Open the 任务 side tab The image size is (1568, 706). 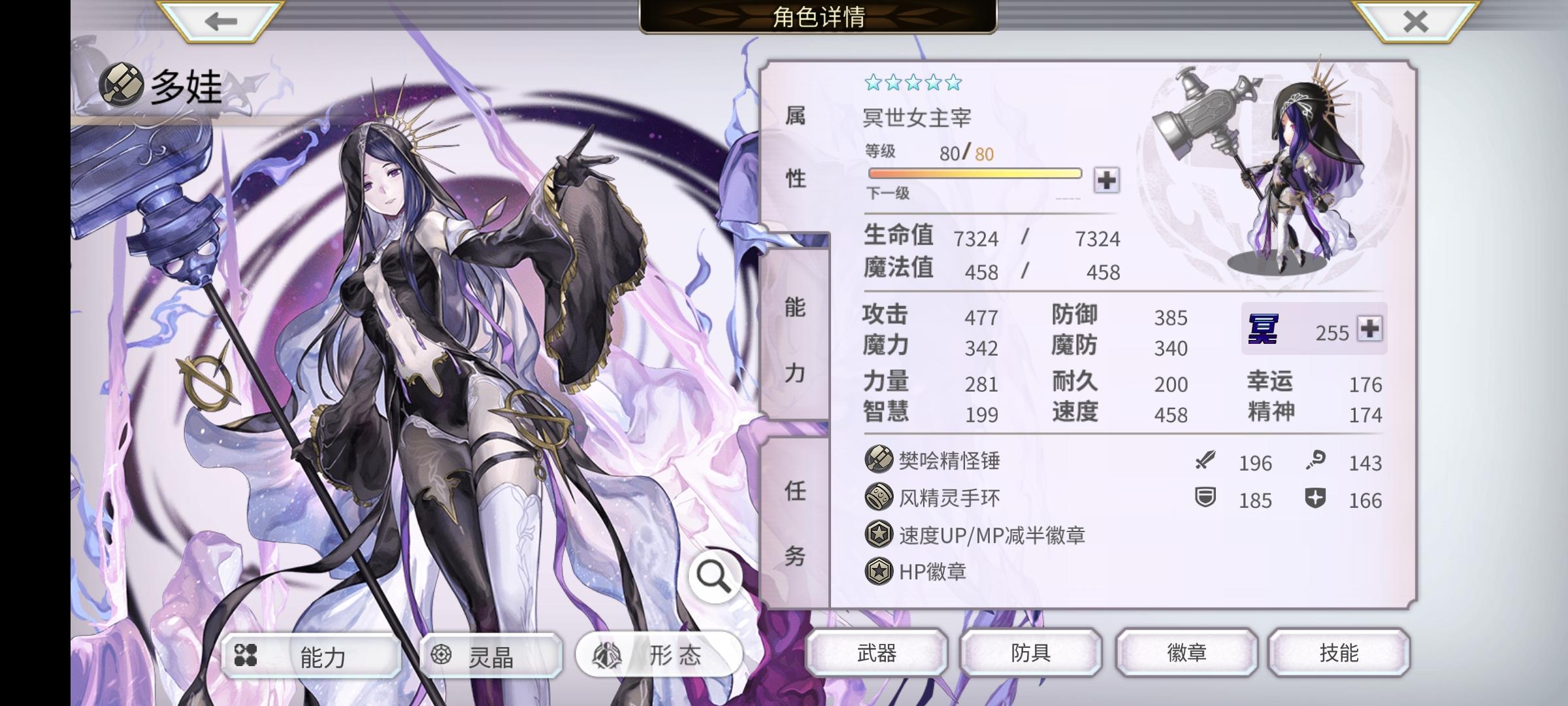click(x=796, y=523)
